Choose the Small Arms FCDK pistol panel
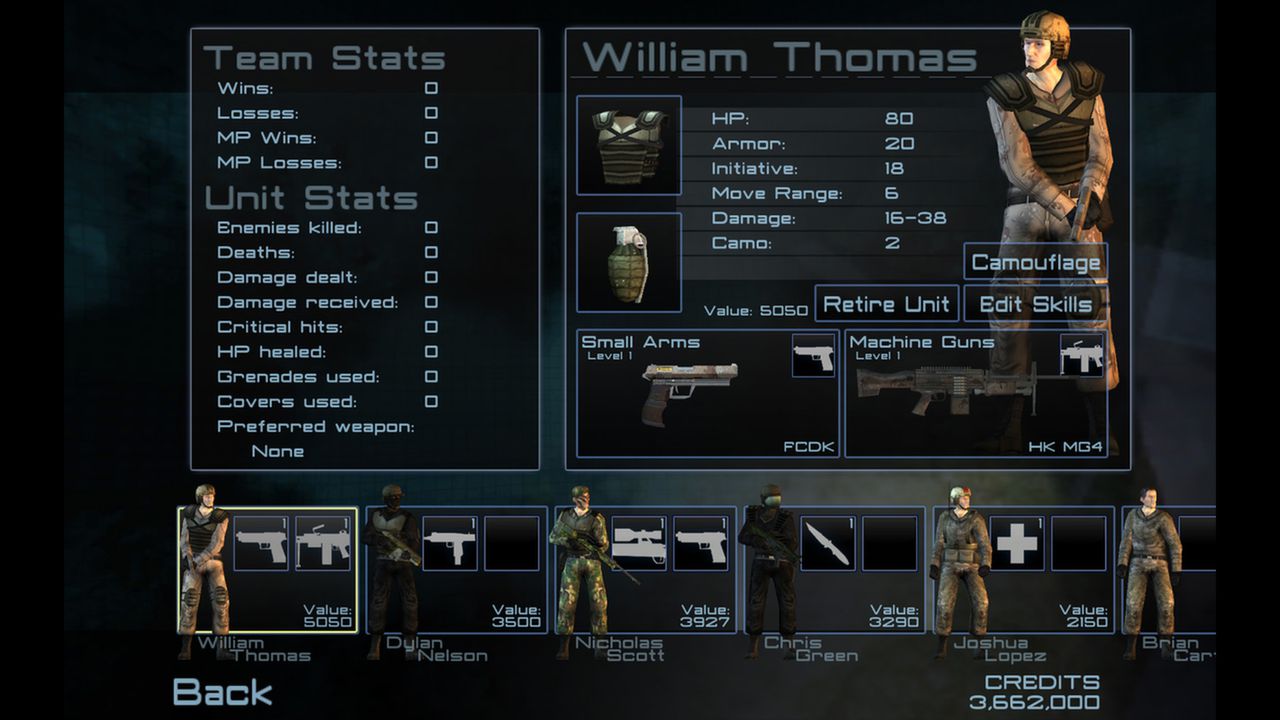The width and height of the screenshot is (1280, 720). (707, 393)
